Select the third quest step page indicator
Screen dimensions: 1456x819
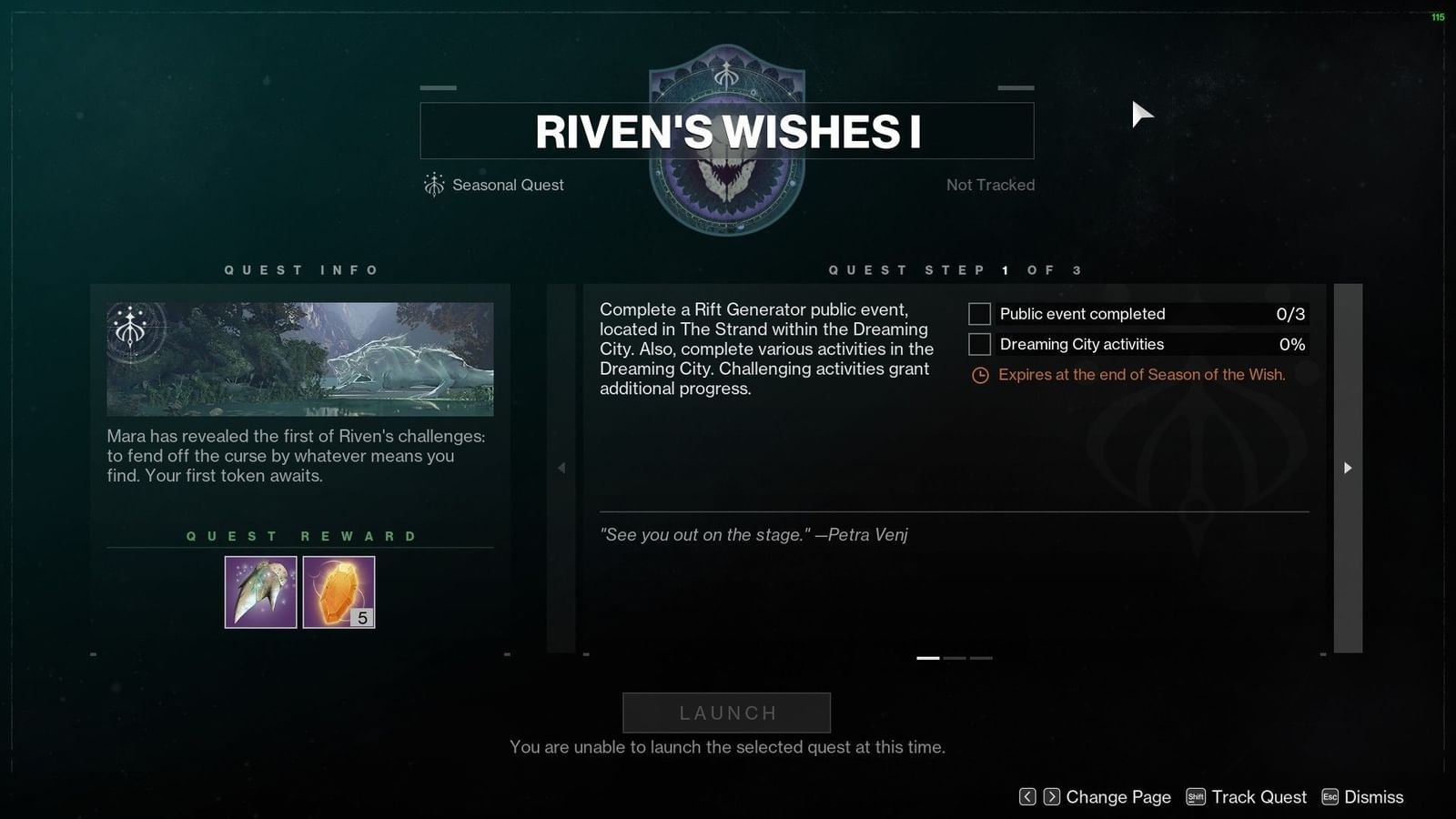[980, 657]
